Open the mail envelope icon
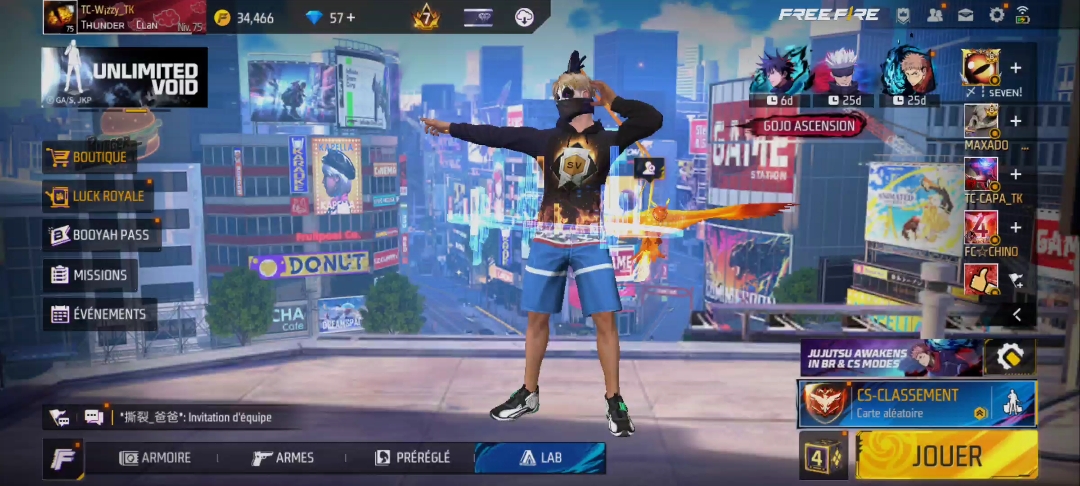Viewport: 1080px width, 486px height. coord(966,15)
